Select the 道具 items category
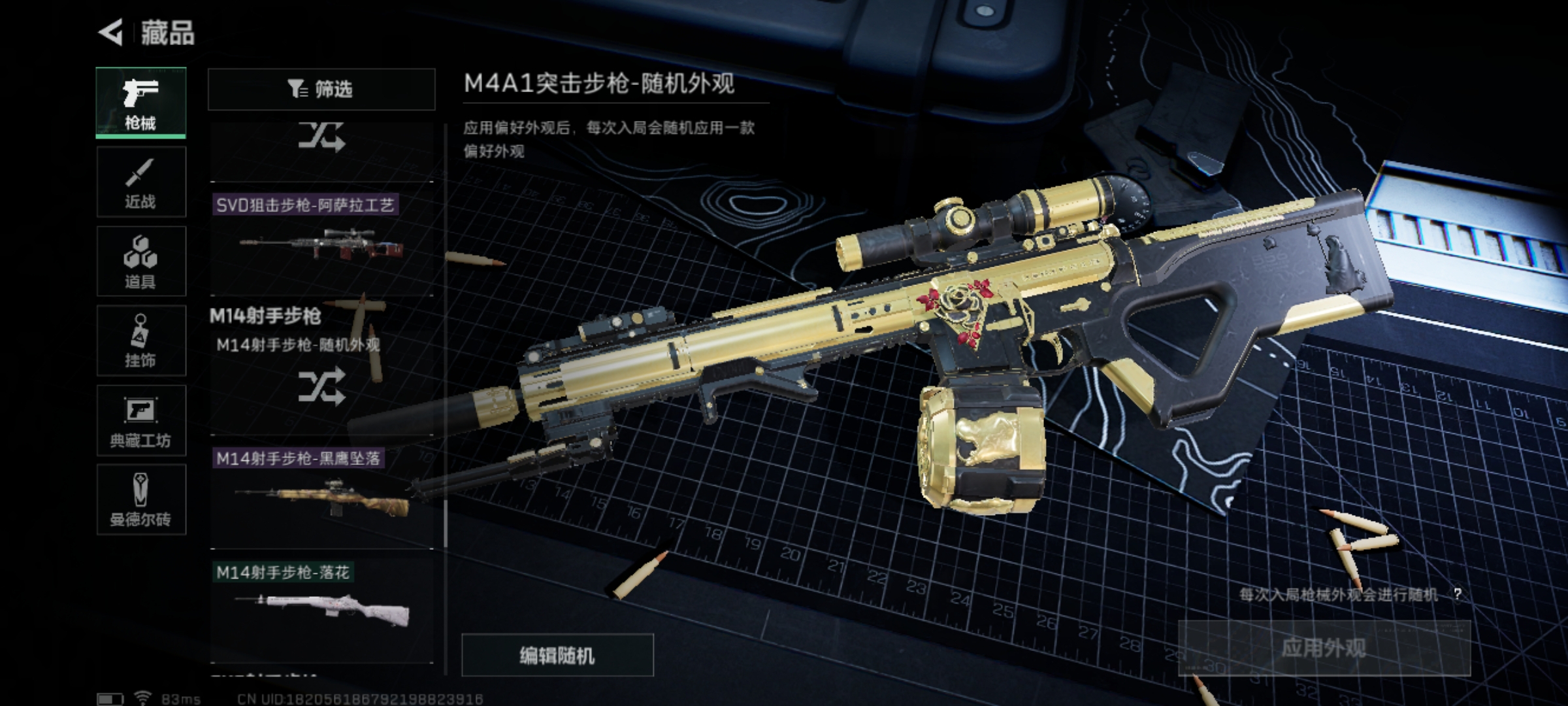 141,261
